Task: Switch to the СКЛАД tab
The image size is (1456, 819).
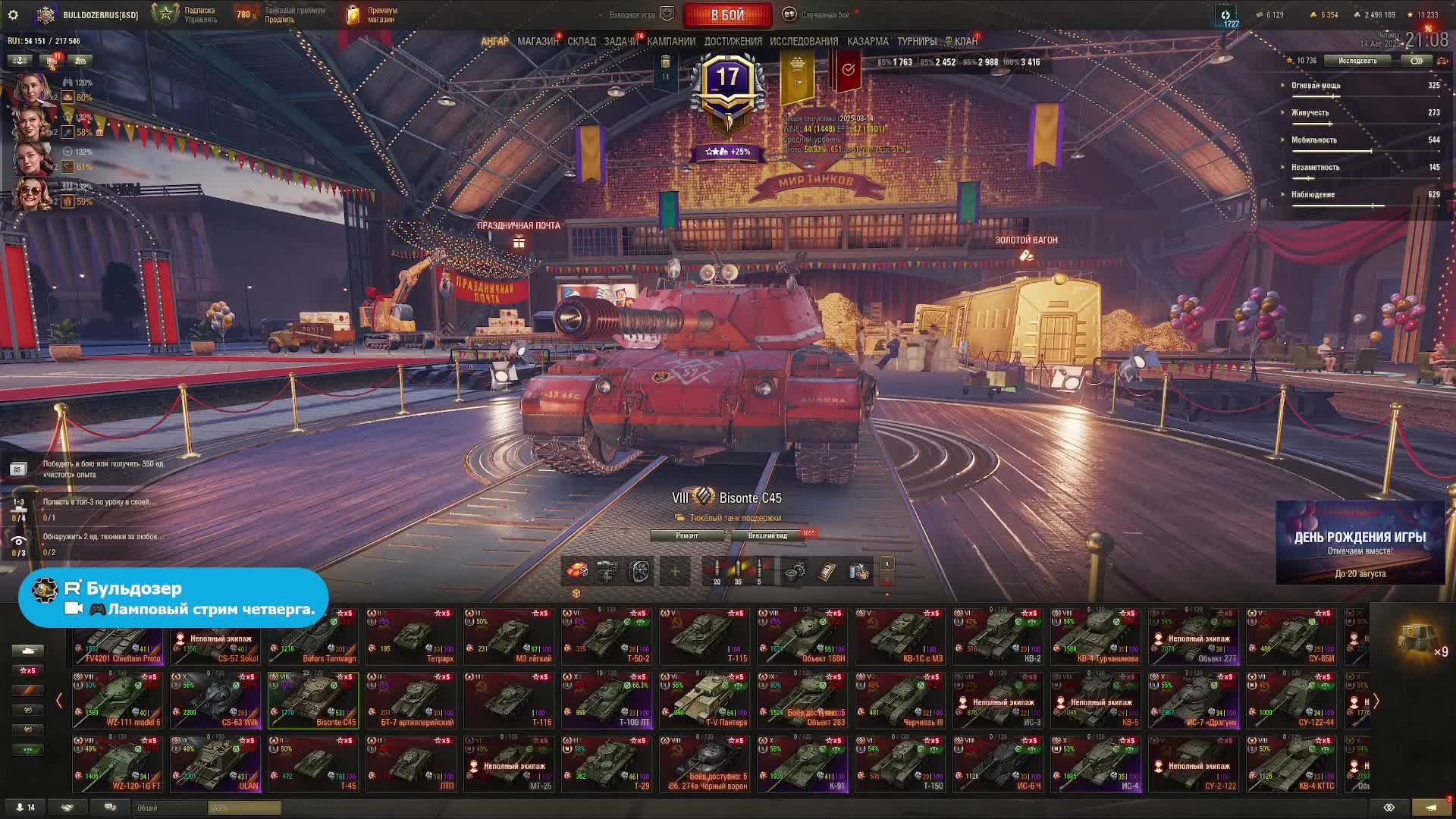Action: (582, 41)
